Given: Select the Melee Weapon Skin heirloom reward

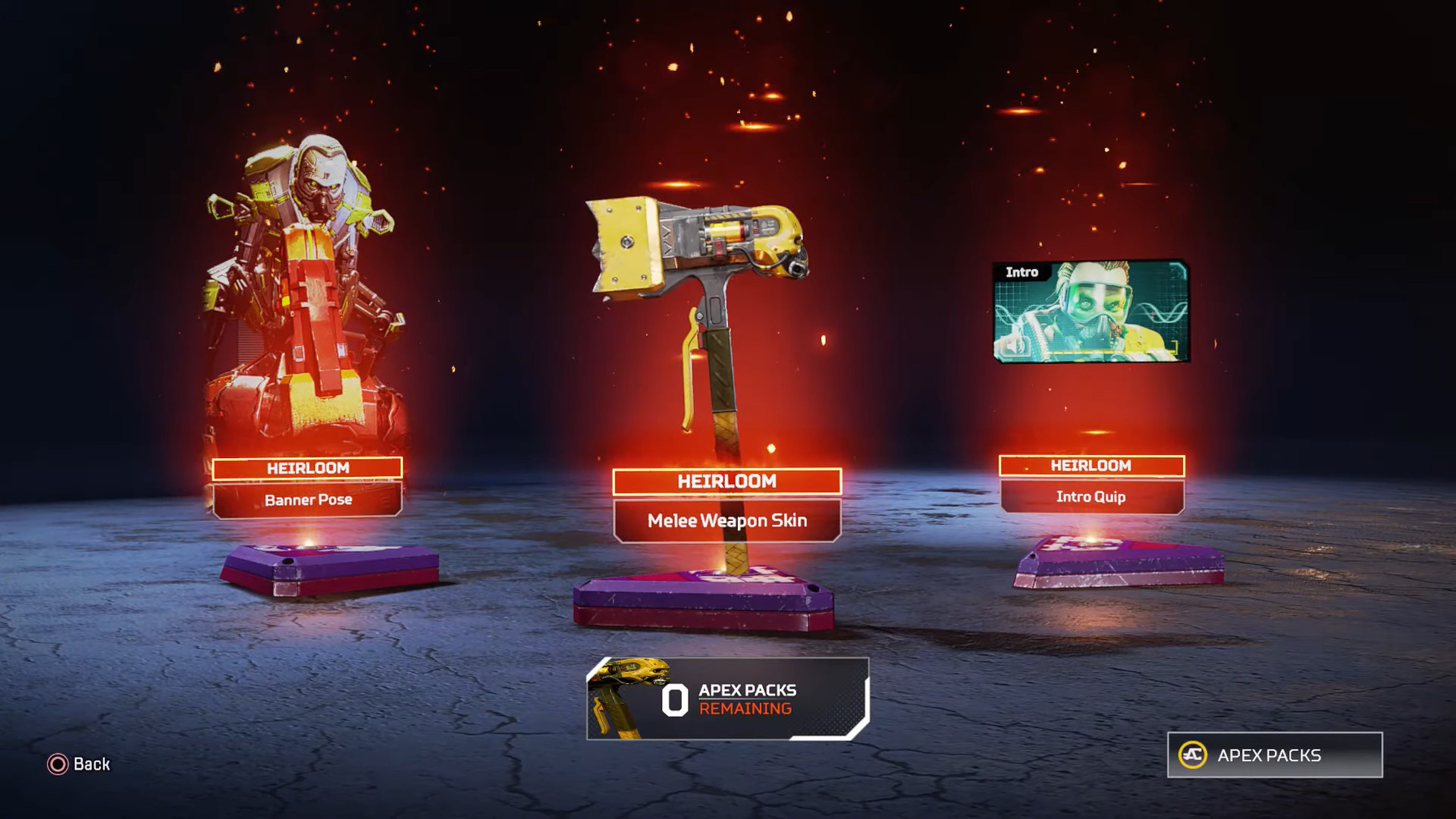Looking at the screenshot, I should click(726, 520).
